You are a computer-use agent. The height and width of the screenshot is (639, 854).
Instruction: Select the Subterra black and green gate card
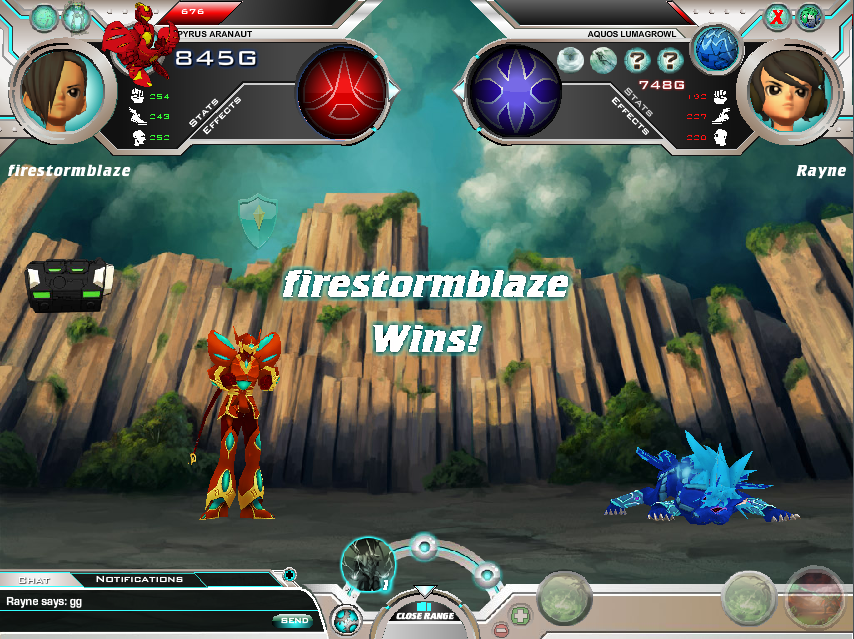(x=68, y=285)
